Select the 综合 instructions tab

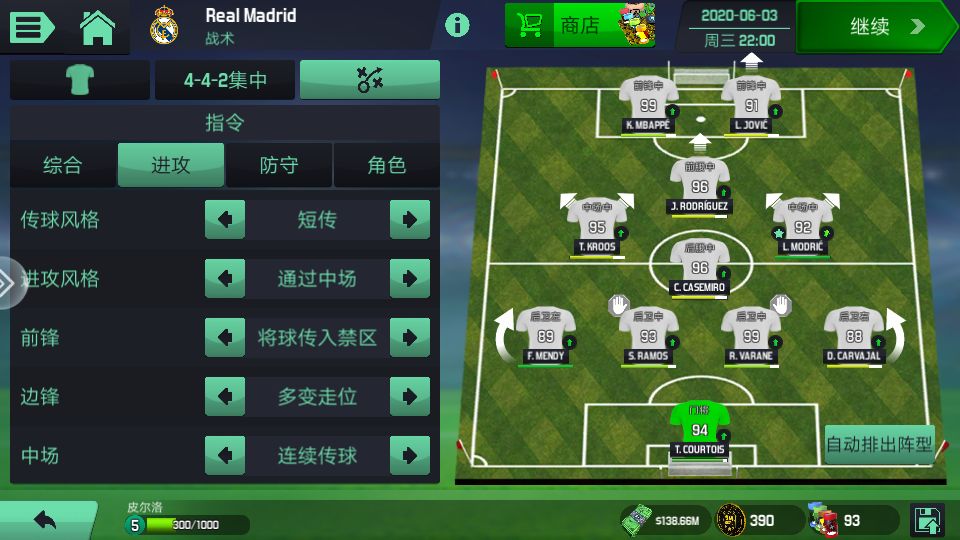[63, 165]
